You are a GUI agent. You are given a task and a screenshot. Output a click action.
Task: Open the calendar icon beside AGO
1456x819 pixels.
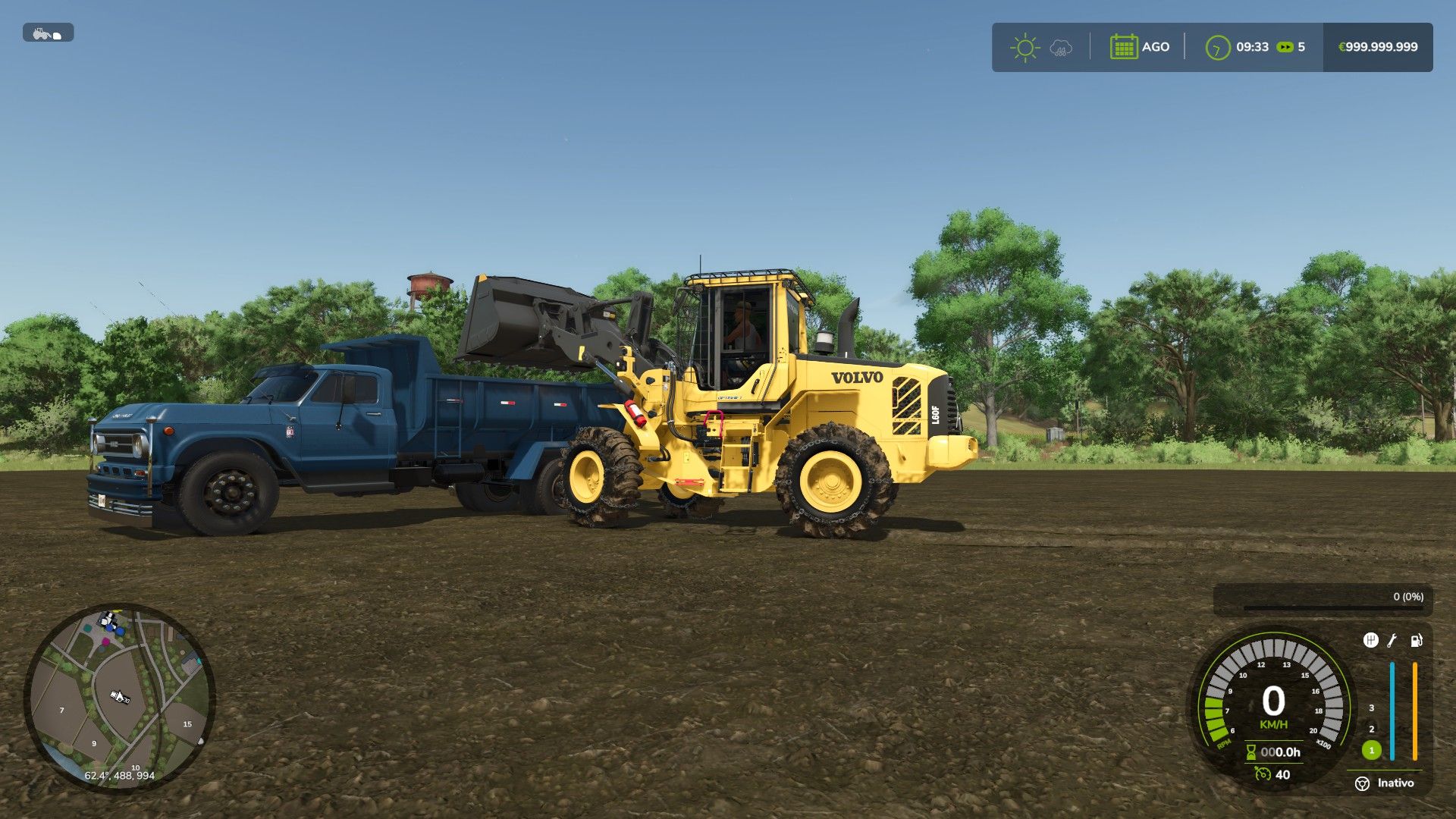[1123, 47]
